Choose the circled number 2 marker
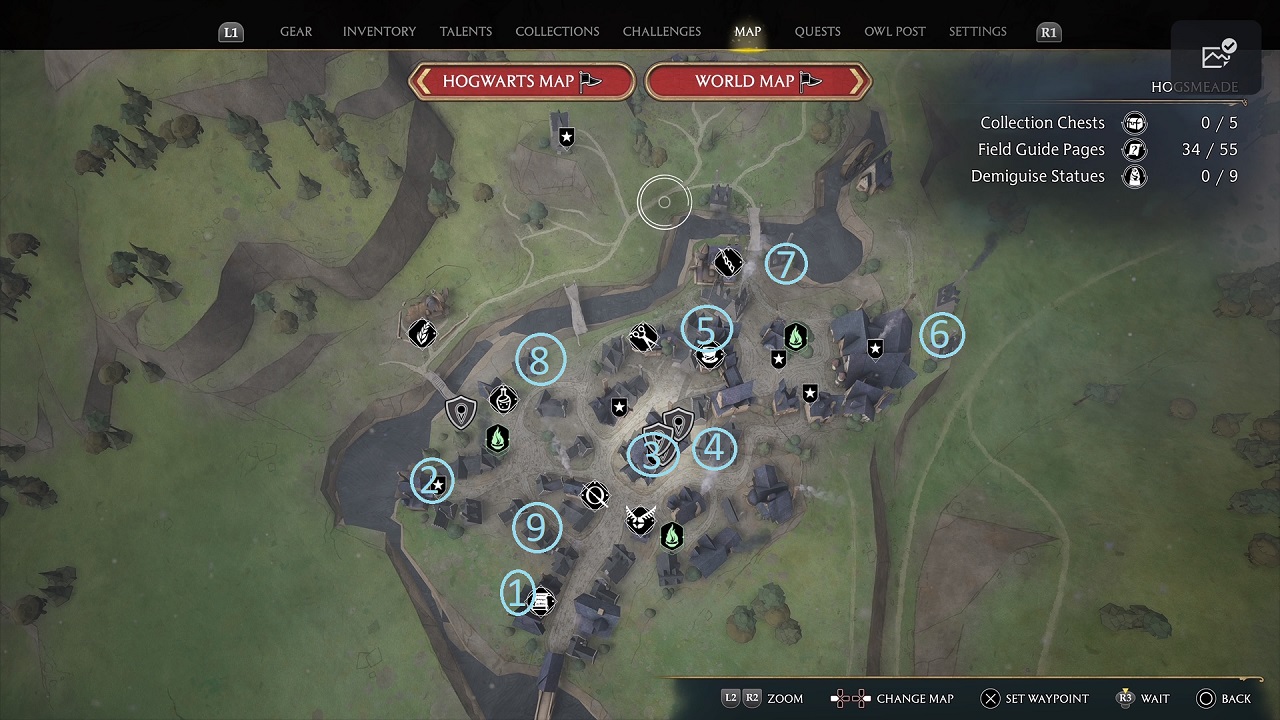Screen dimensions: 1280x720 [x=431, y=481]
